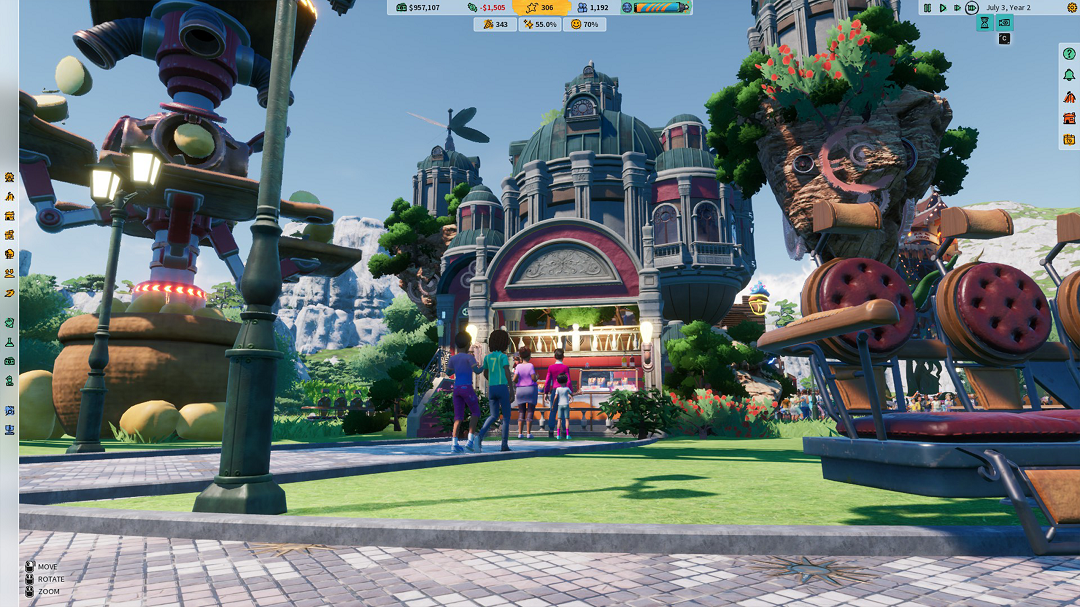Open the orange tent panel
This screenshot has width=1080, height=607.
pos(1069,97)
